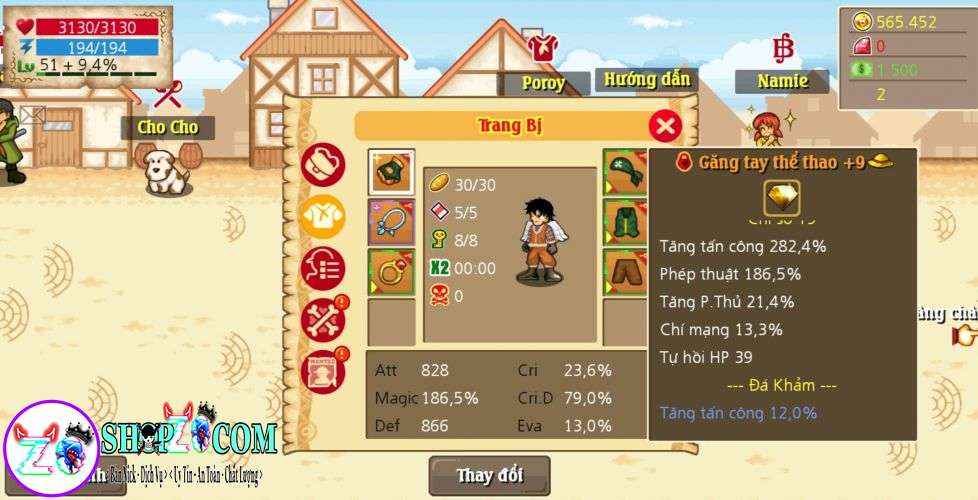Select the sports glove equipment slot
The width and height of the screenshot is (978, 500).
pyautogui.click(x=391, y=172)
